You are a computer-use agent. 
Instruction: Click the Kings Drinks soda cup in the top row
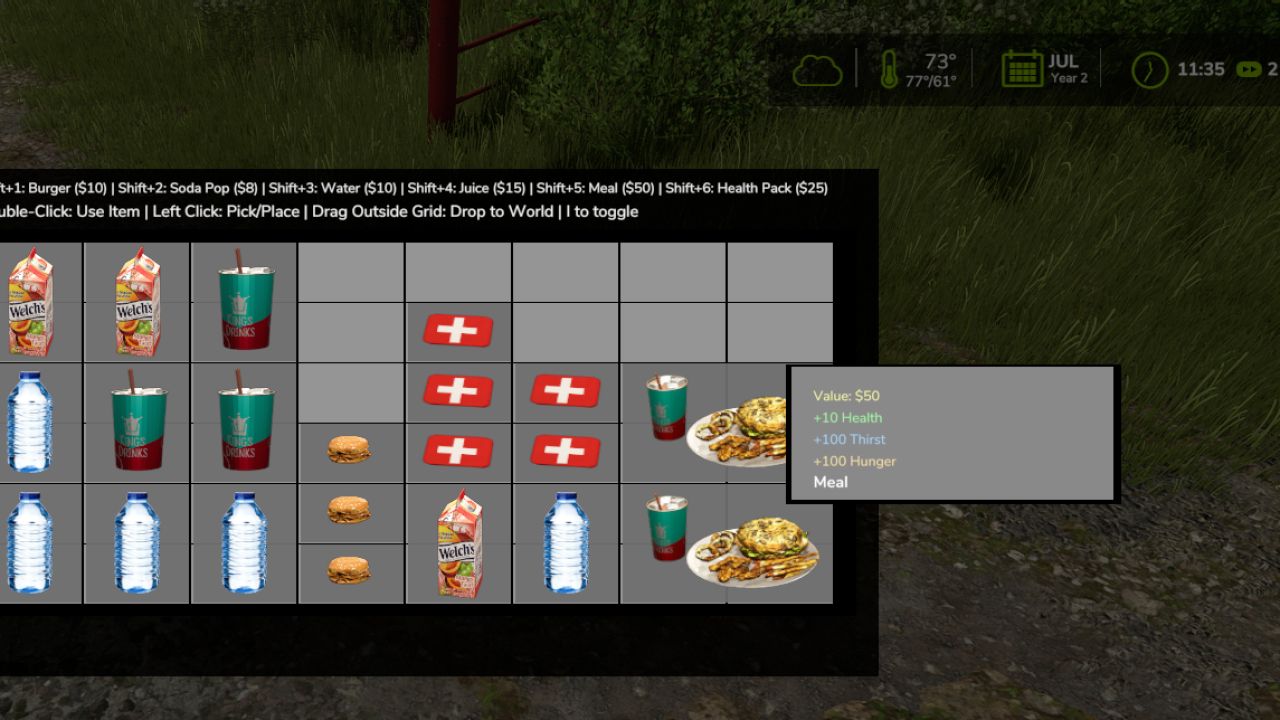tap(243, 300)
